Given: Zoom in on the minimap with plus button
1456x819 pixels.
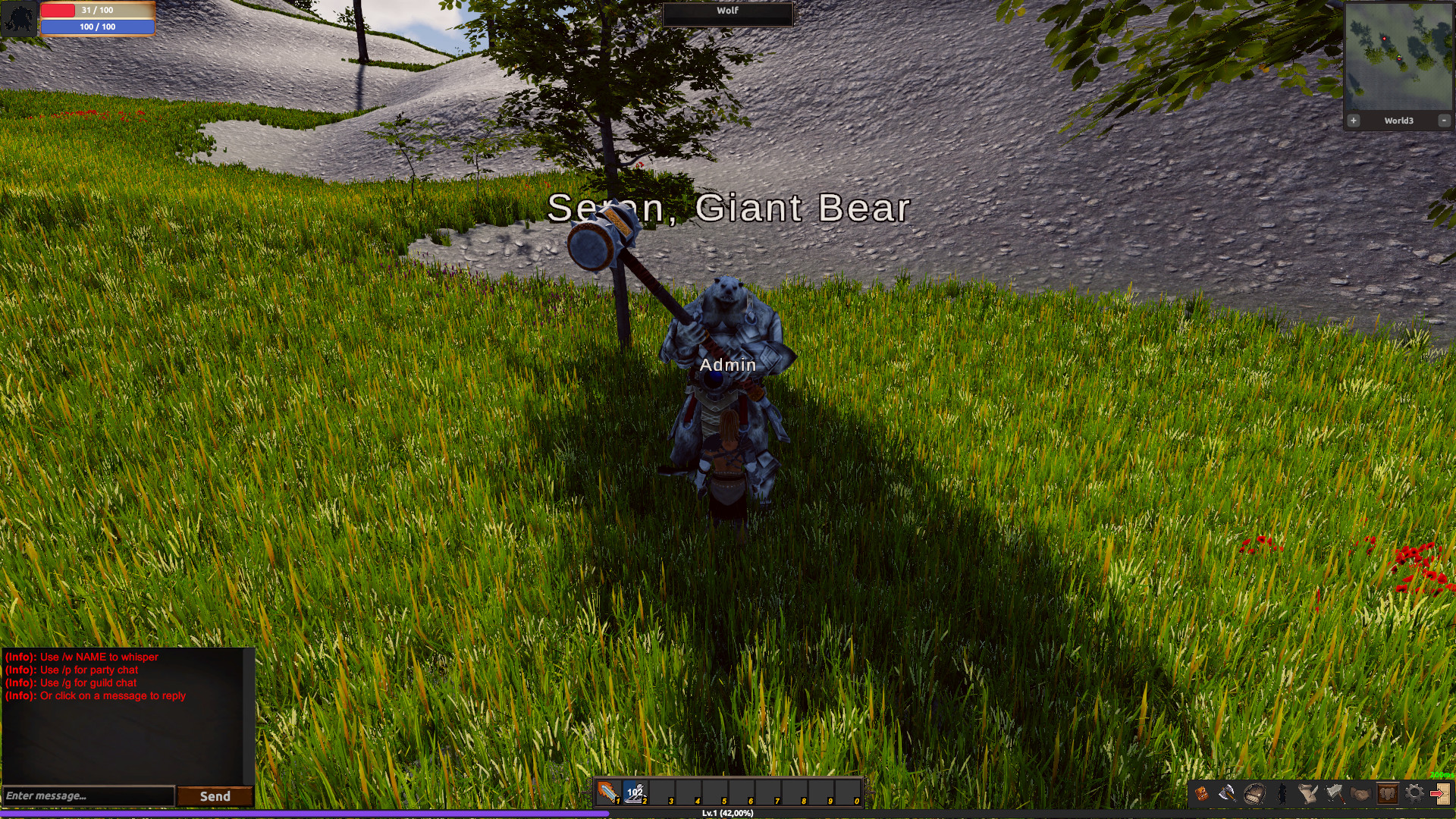Looking at the screenshot, I should tap(1354, 120).
